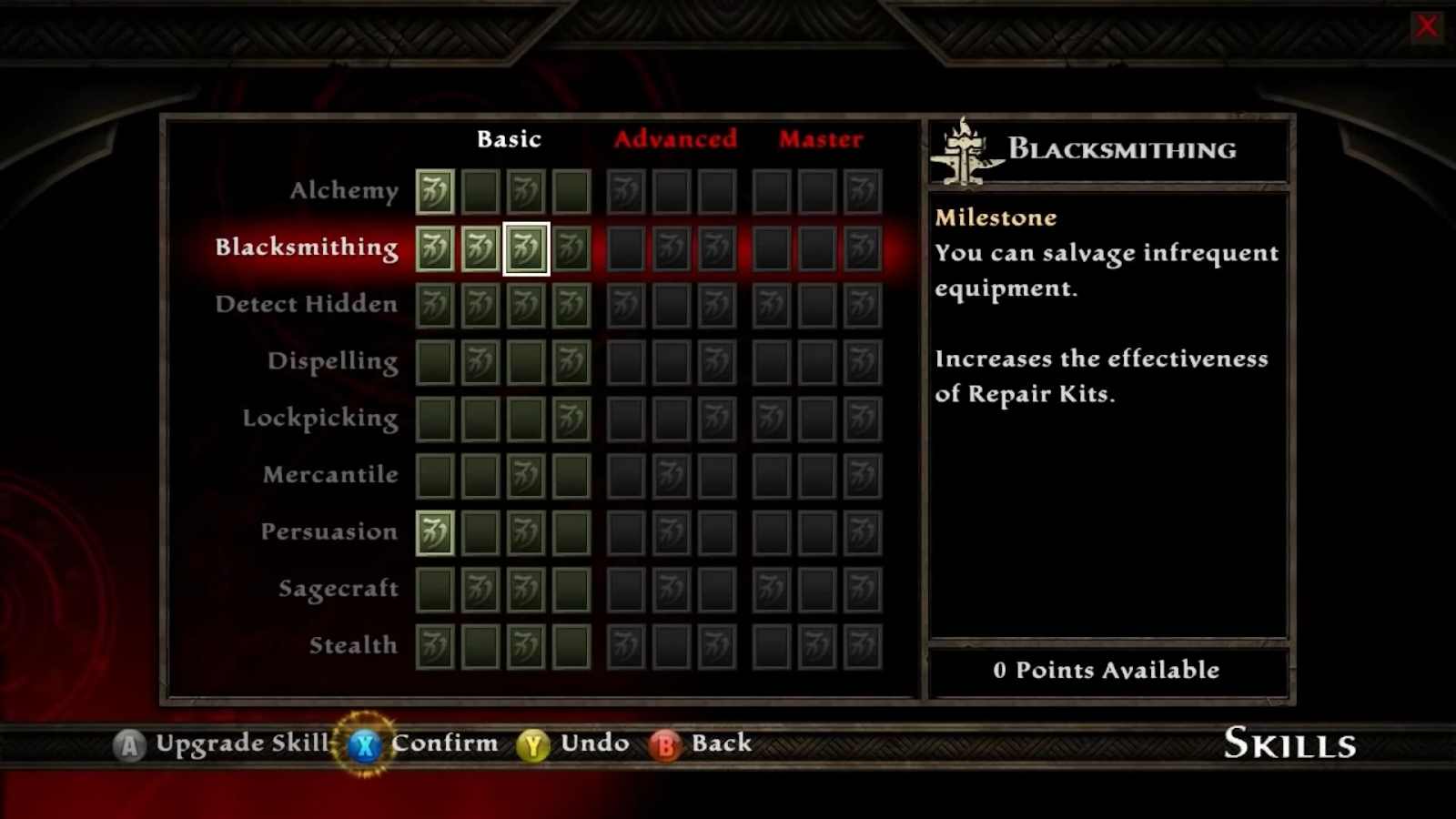Close the screen with the red X
Screen dimensions: 1456x819
coord(1426,26)
